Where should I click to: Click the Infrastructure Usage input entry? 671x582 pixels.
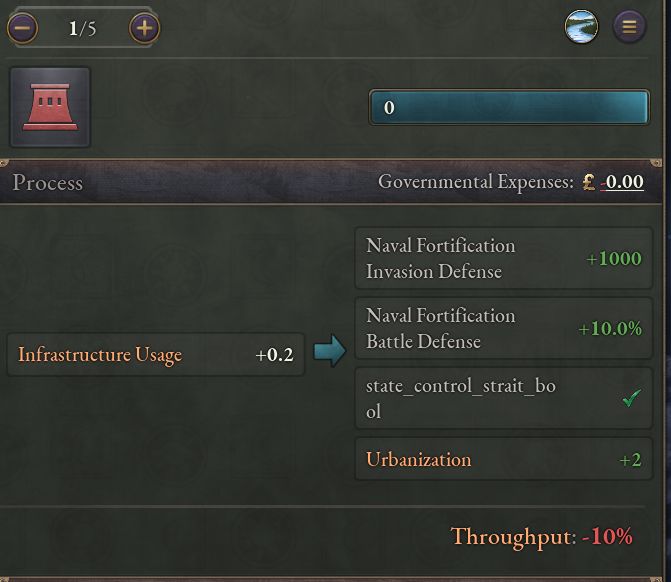pyautogui.click(x=155, y=355)
